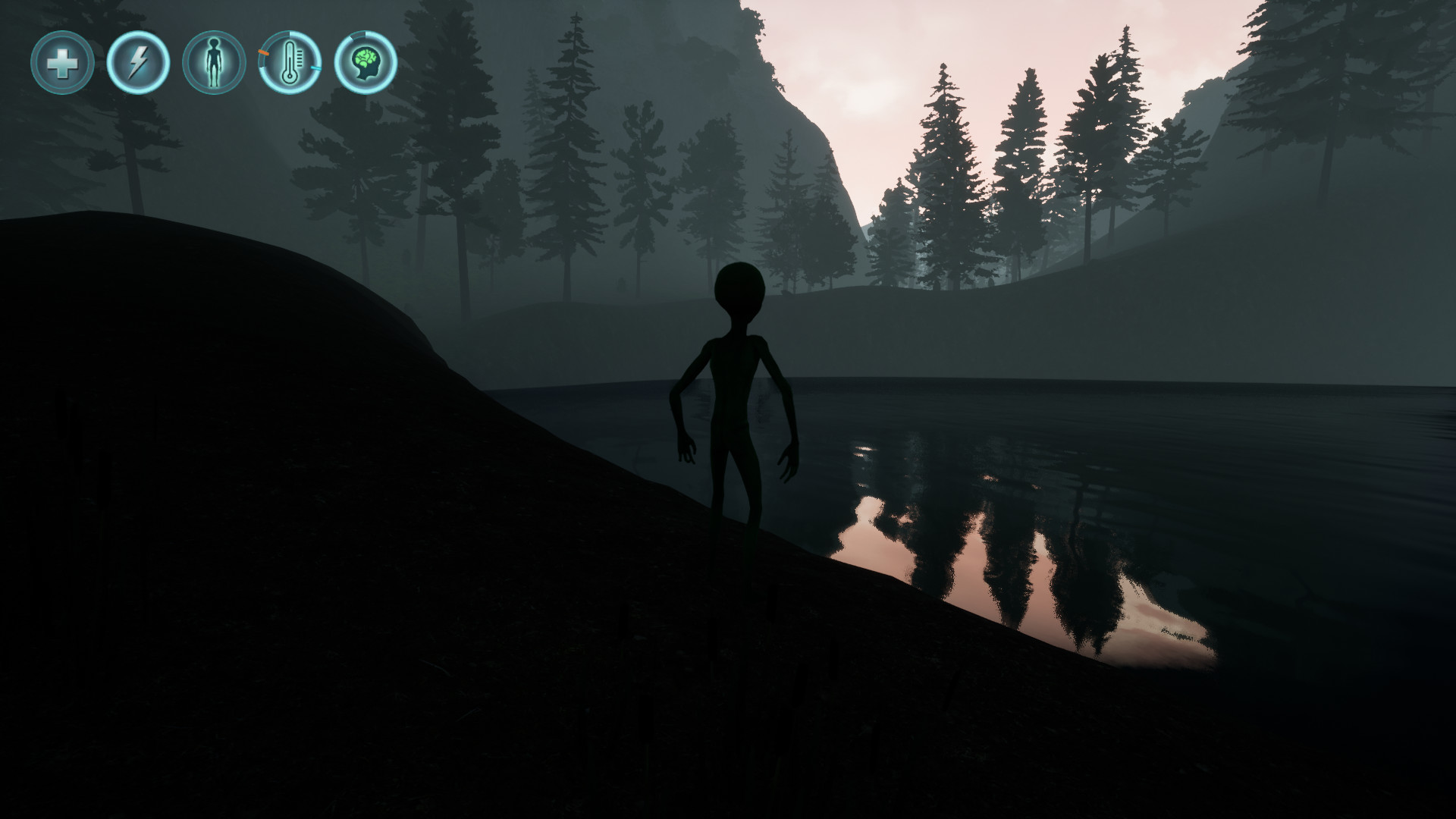Inspect the thermometer temperature icon
This screenshot has height=819, width=1456.
[x=290, y=64]
